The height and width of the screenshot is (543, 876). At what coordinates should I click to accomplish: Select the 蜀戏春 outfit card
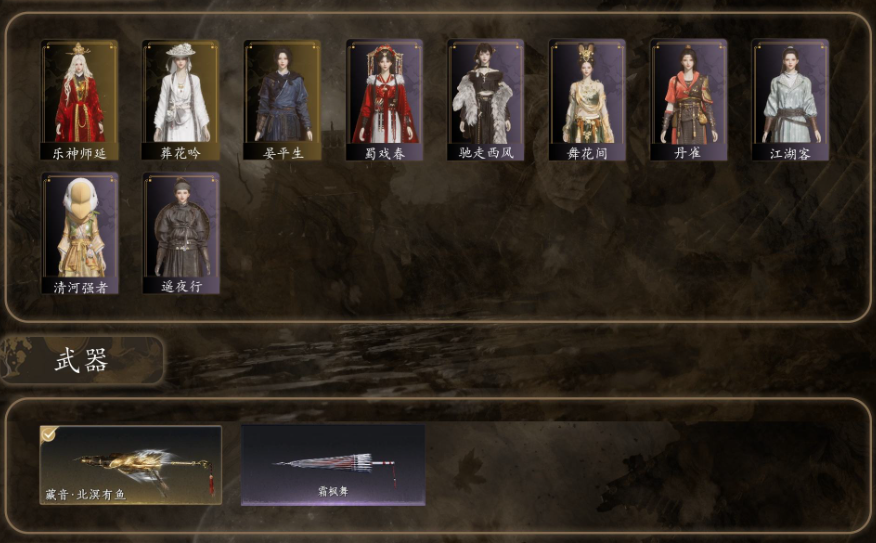pyautogui.click(x=384, y=100)
